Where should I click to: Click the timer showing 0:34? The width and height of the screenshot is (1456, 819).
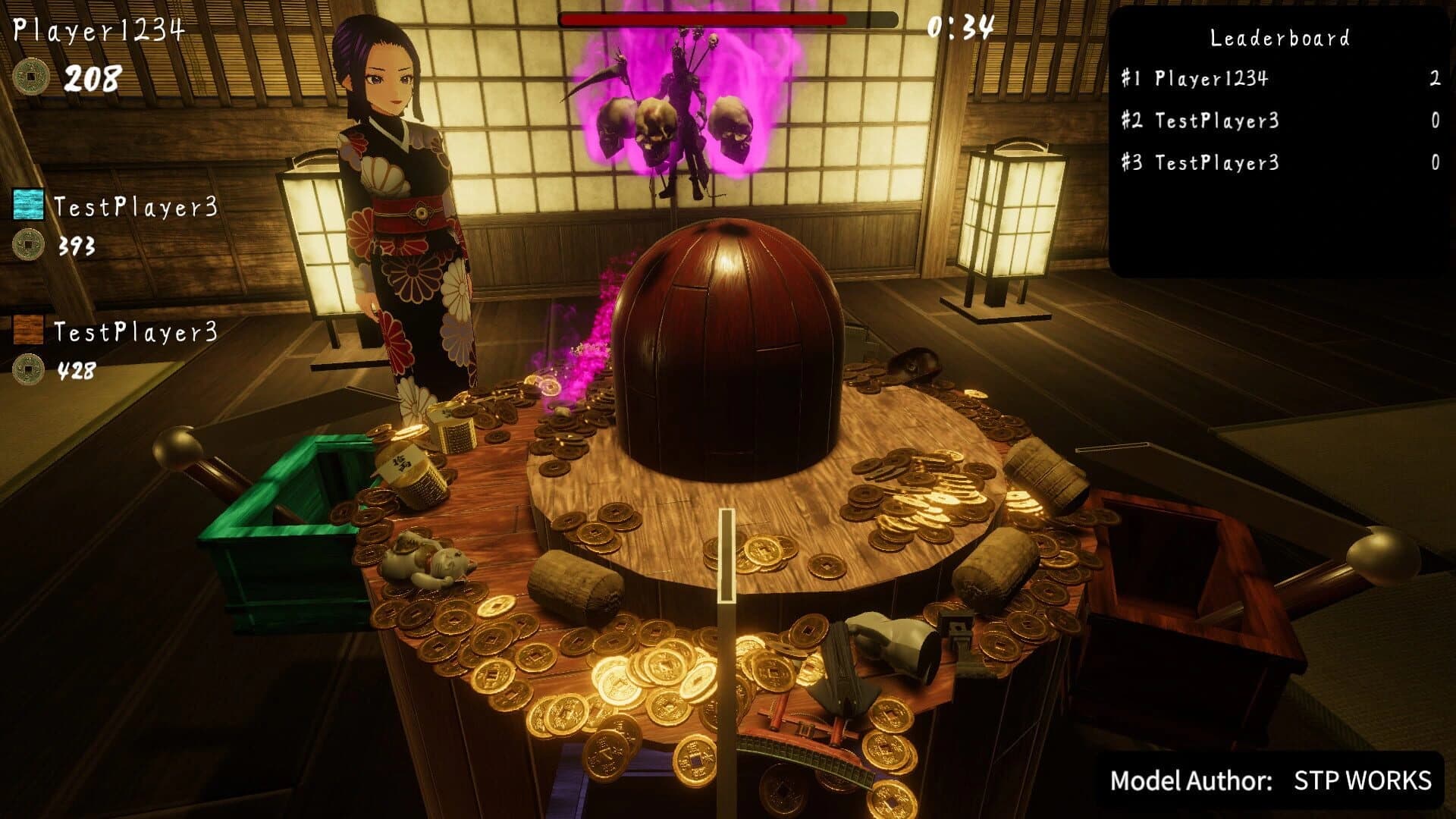click(x=960, y=27)
